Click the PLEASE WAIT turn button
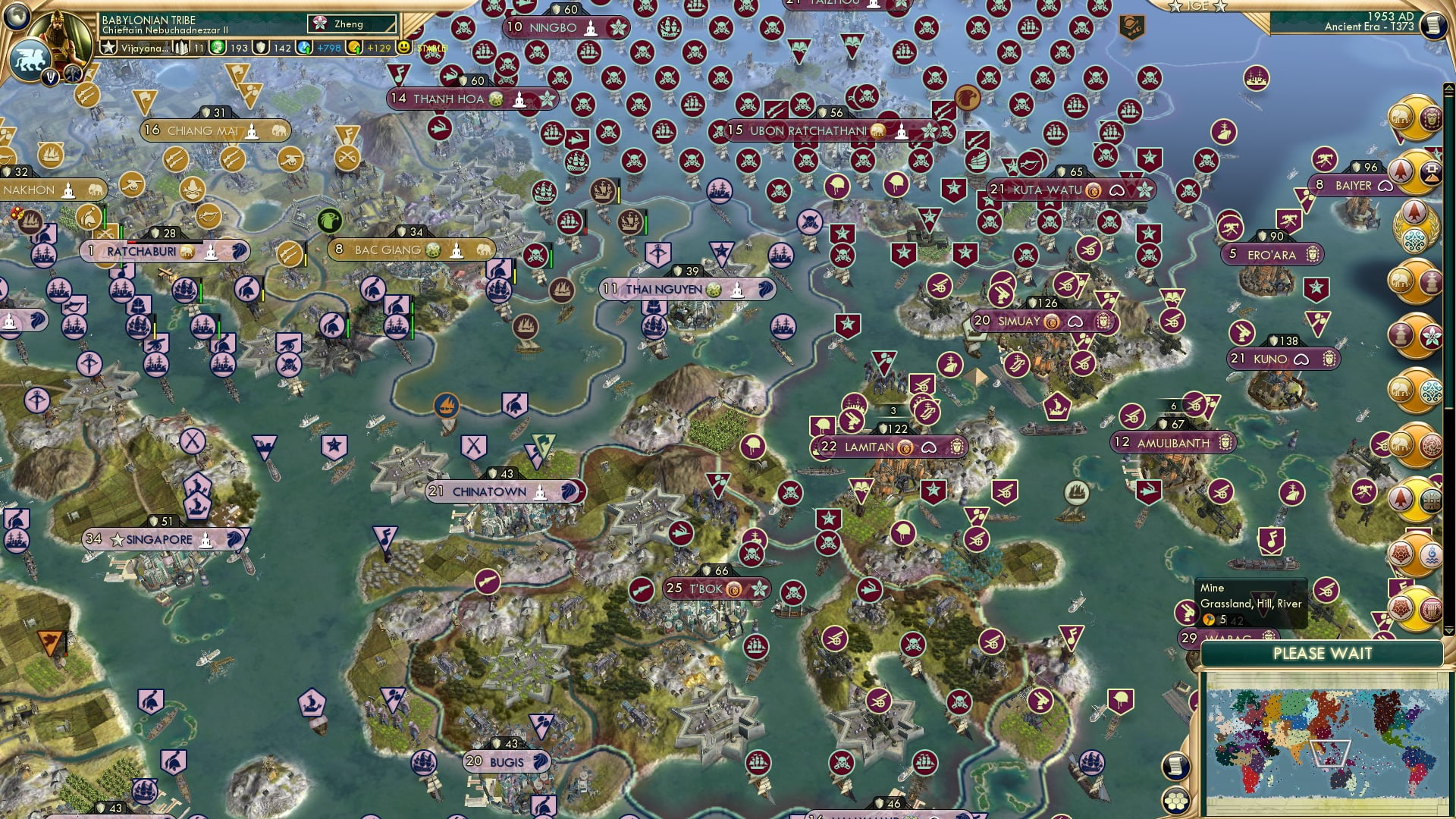This screenshot has height=819, width=1456. pos(1322,654)
